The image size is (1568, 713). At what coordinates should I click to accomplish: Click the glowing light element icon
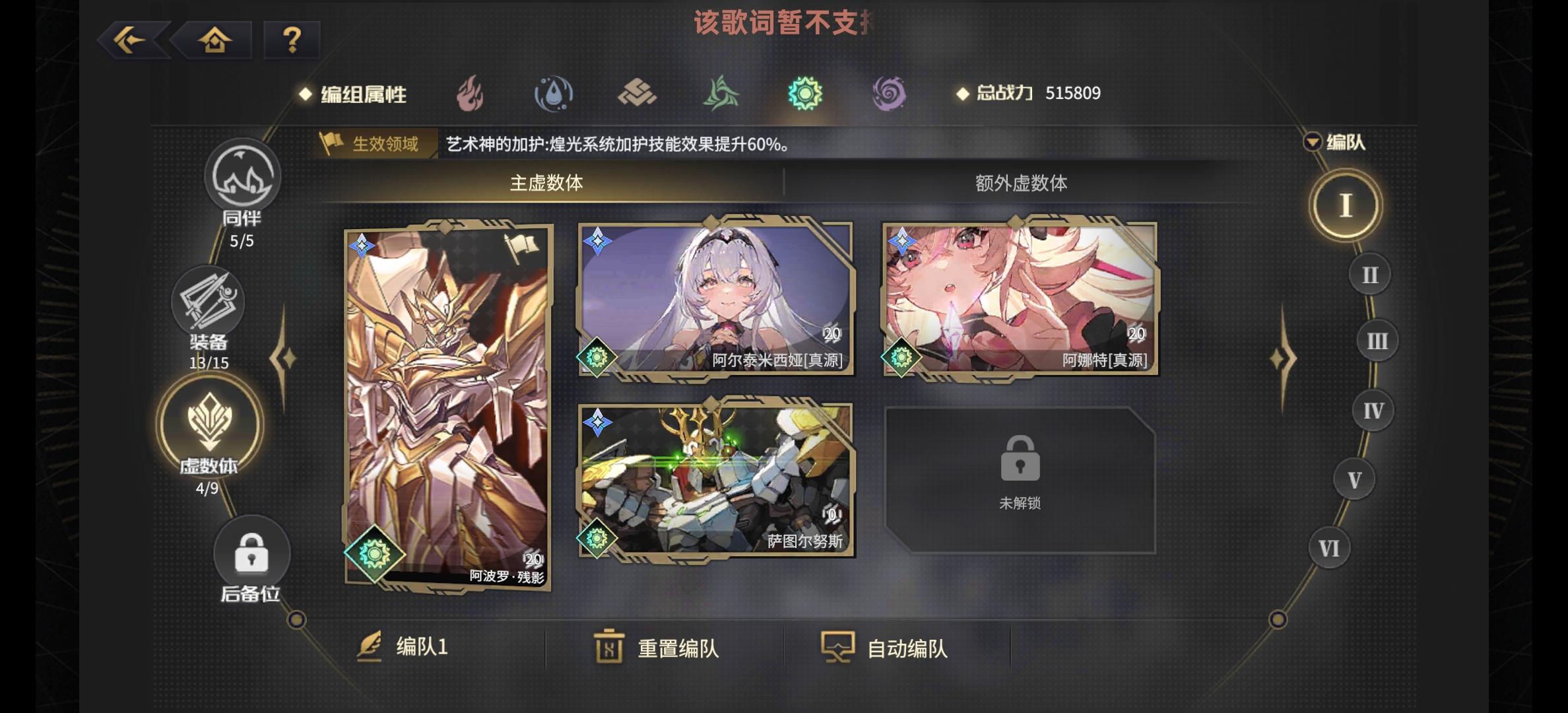[804, 94]
